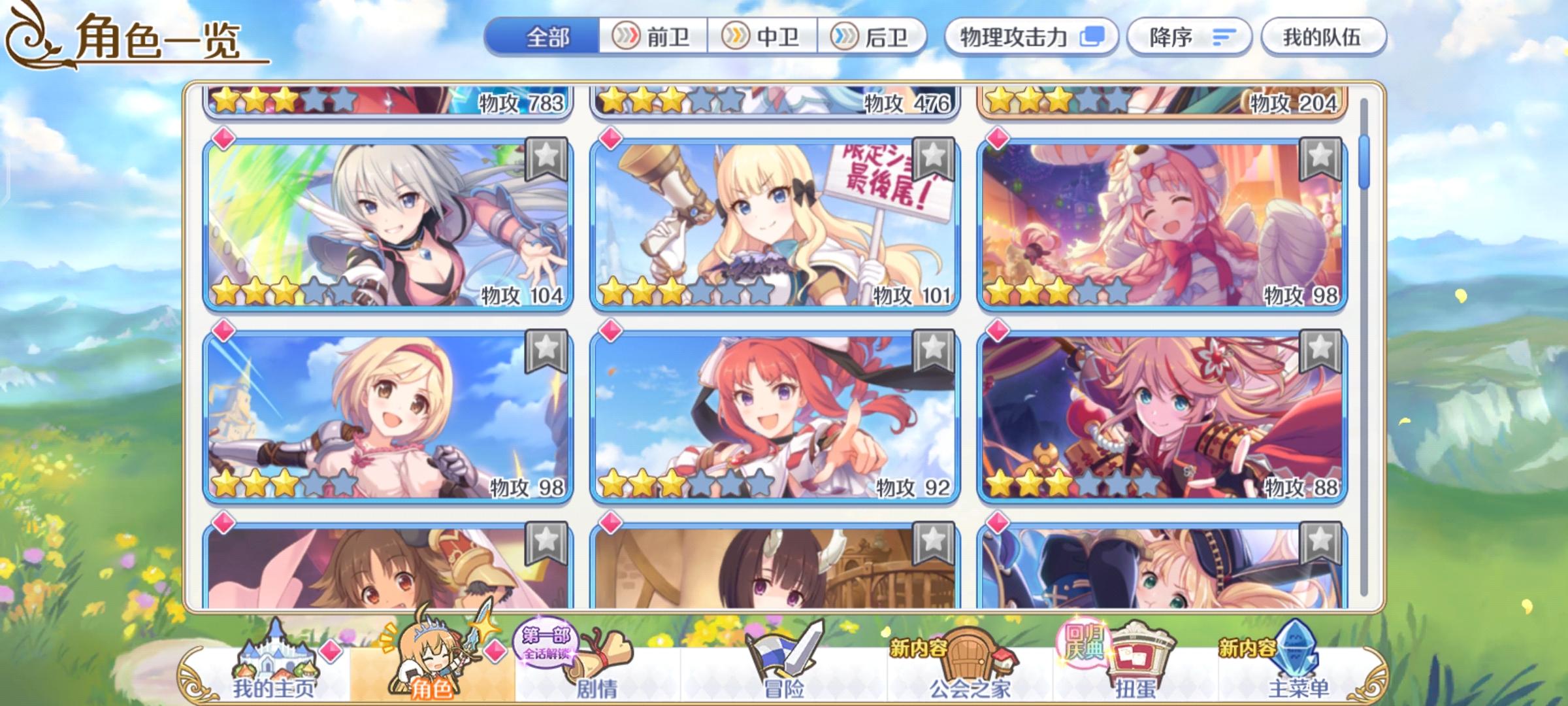This screenshot has width=1568, height=706.
Task: Click the copy icon beside 物理攻击力
Action: [1092, 37]
